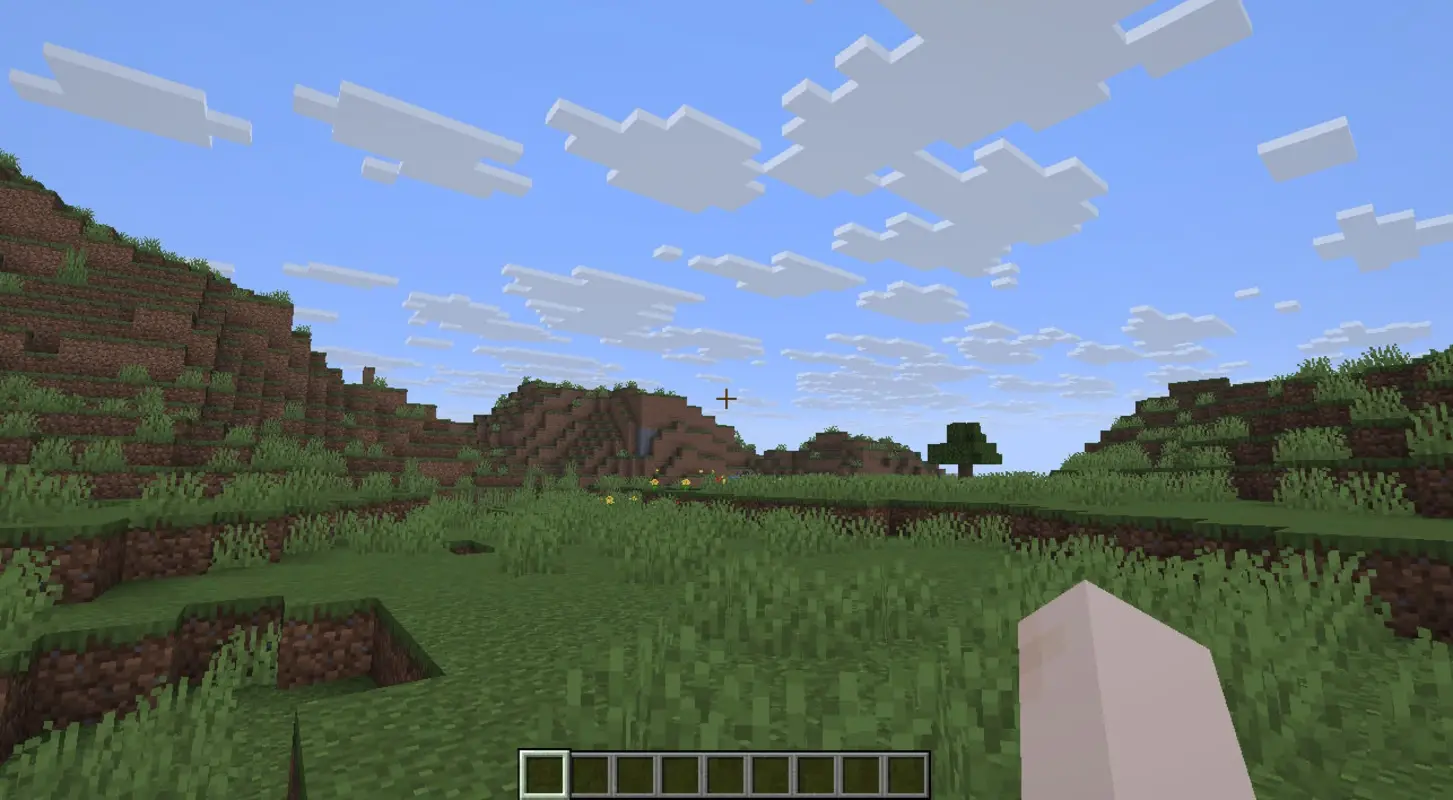Select the third hotbar slot
1453x800 pixels.
636,769
